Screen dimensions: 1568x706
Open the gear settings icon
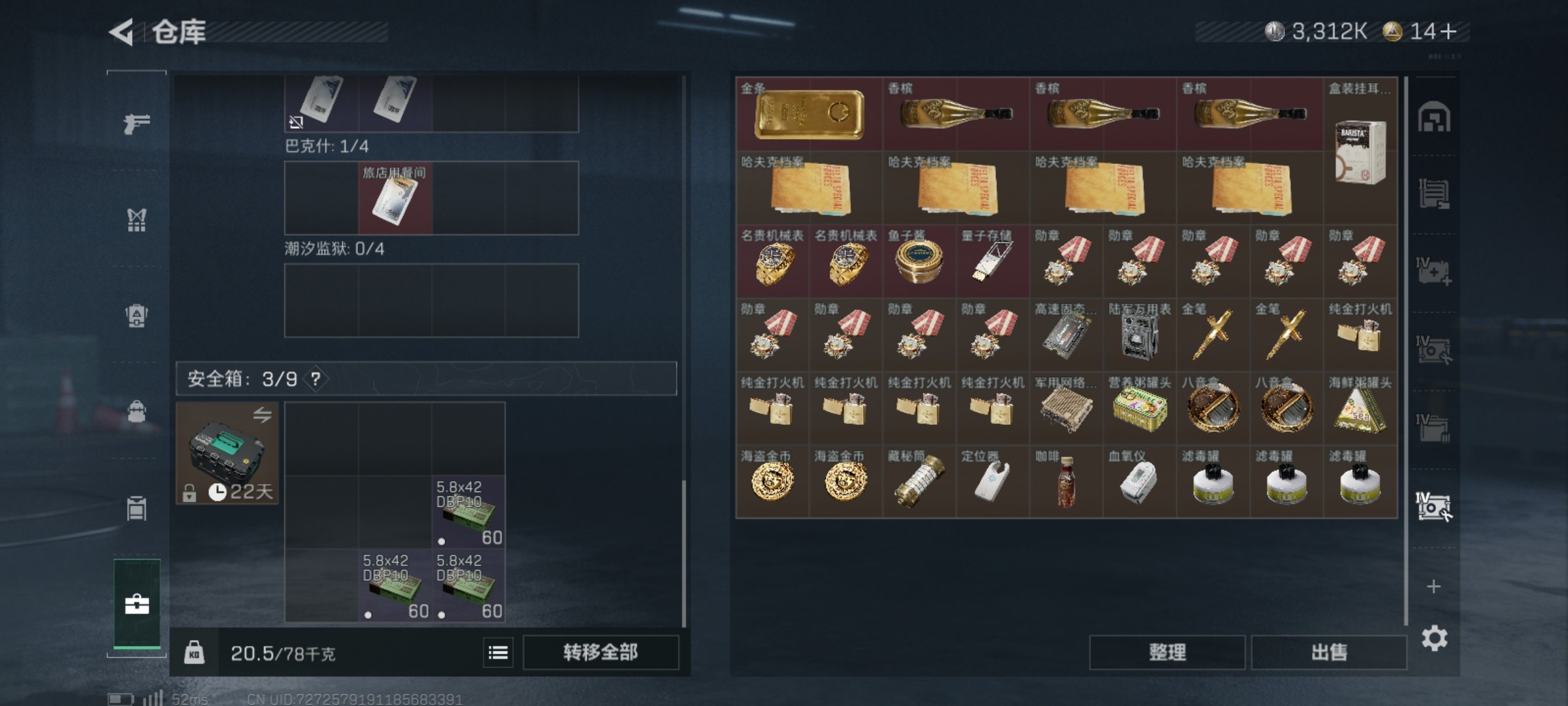1434,638
